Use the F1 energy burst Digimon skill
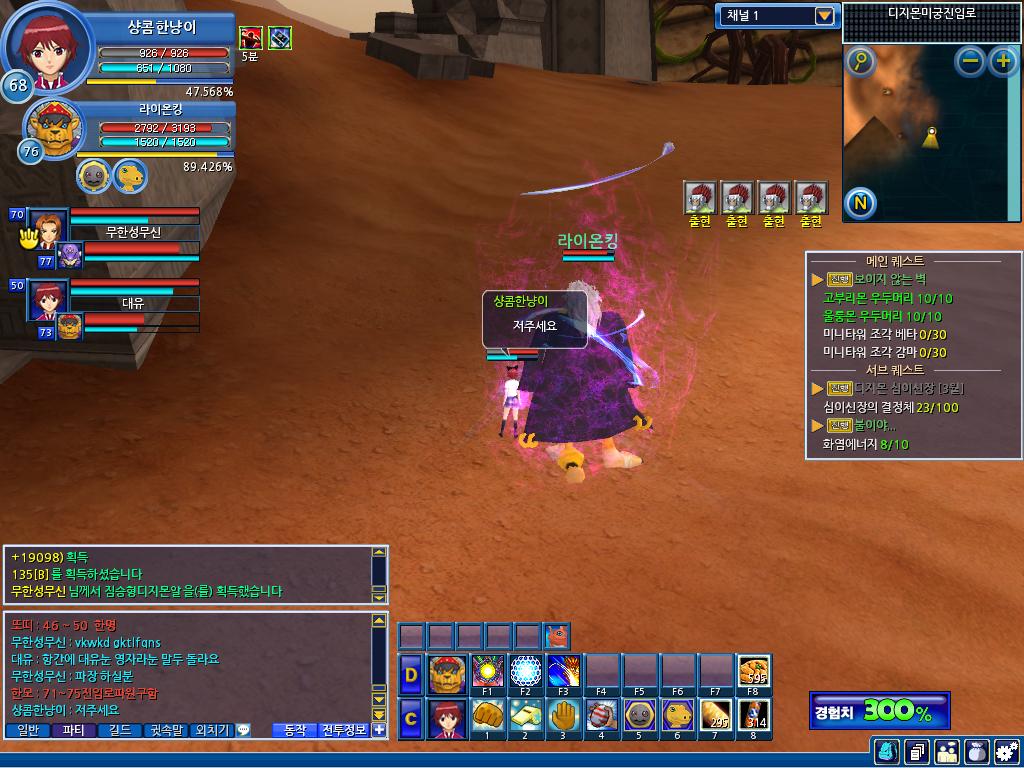 [x=487, y=672]
